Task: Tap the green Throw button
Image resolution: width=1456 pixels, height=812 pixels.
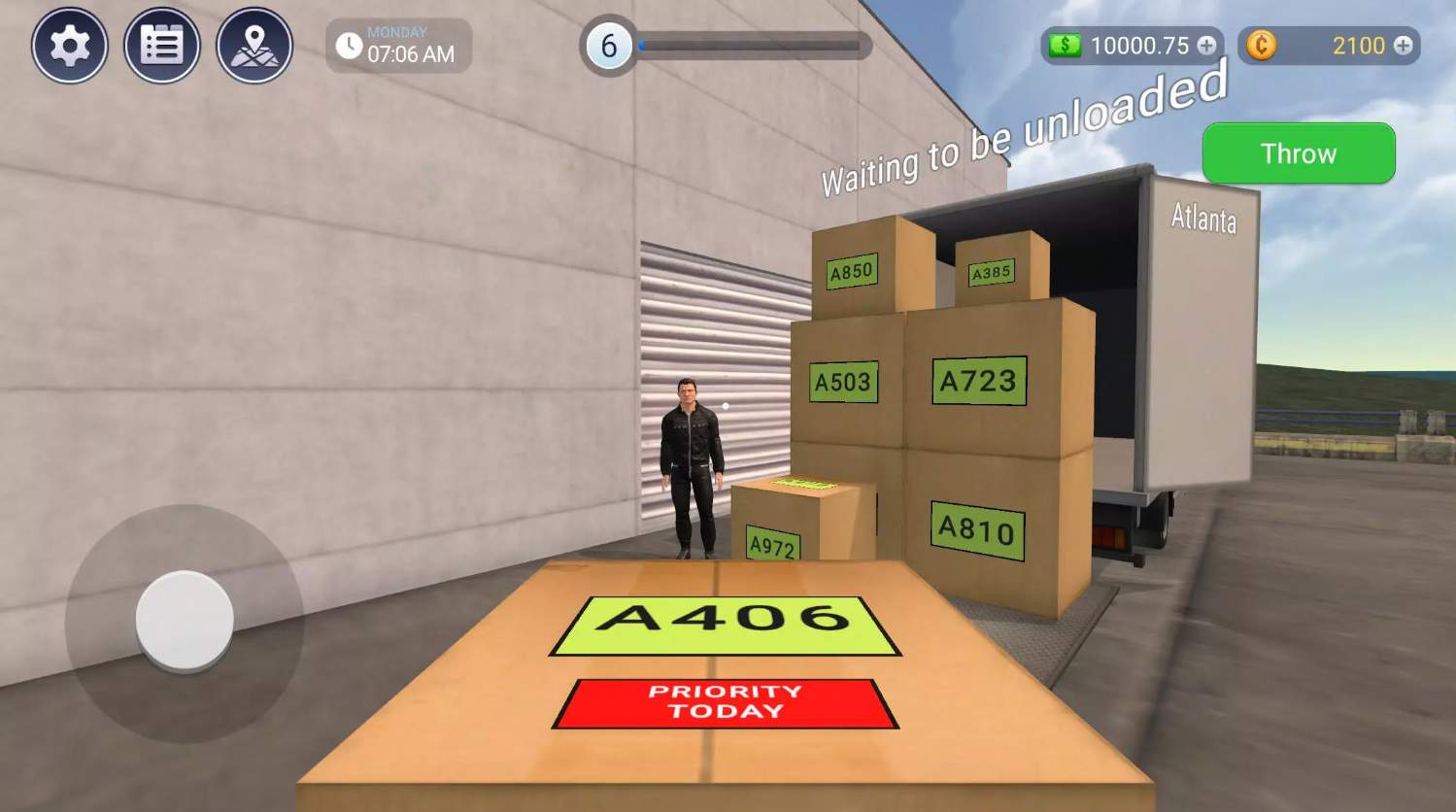Action: (1298, 153)
